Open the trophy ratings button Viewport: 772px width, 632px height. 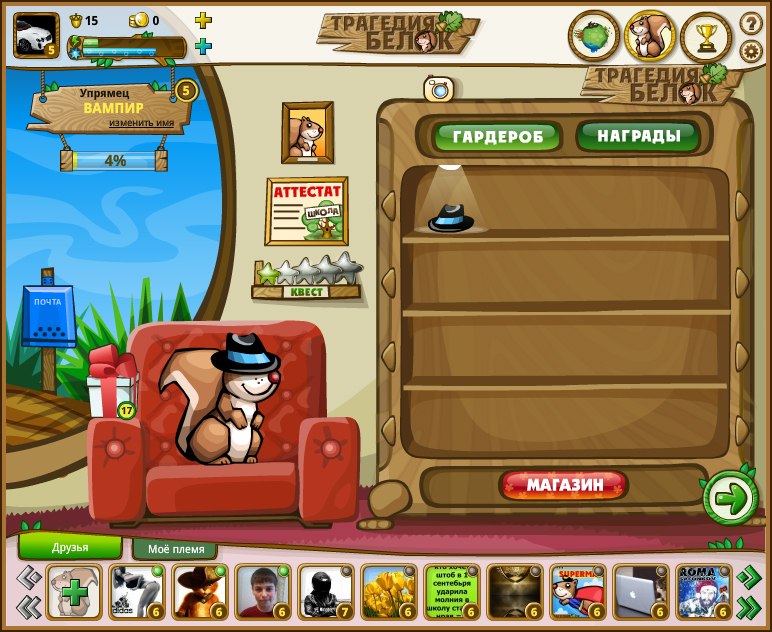coord(706,38)
